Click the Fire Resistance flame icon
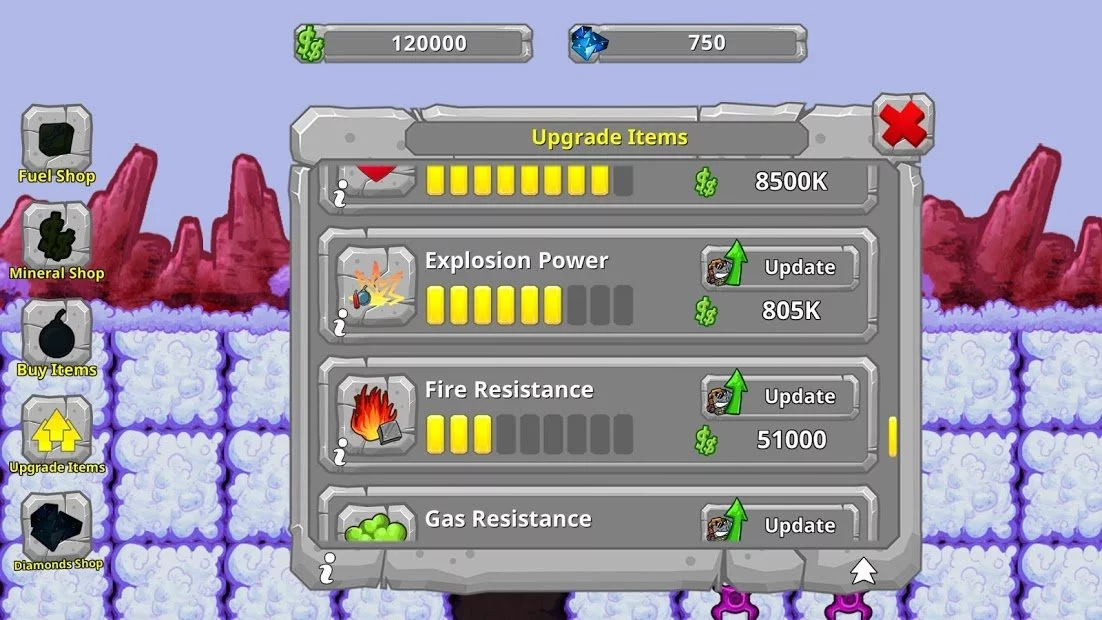The image size is (1102, 620). click(375, 414)
